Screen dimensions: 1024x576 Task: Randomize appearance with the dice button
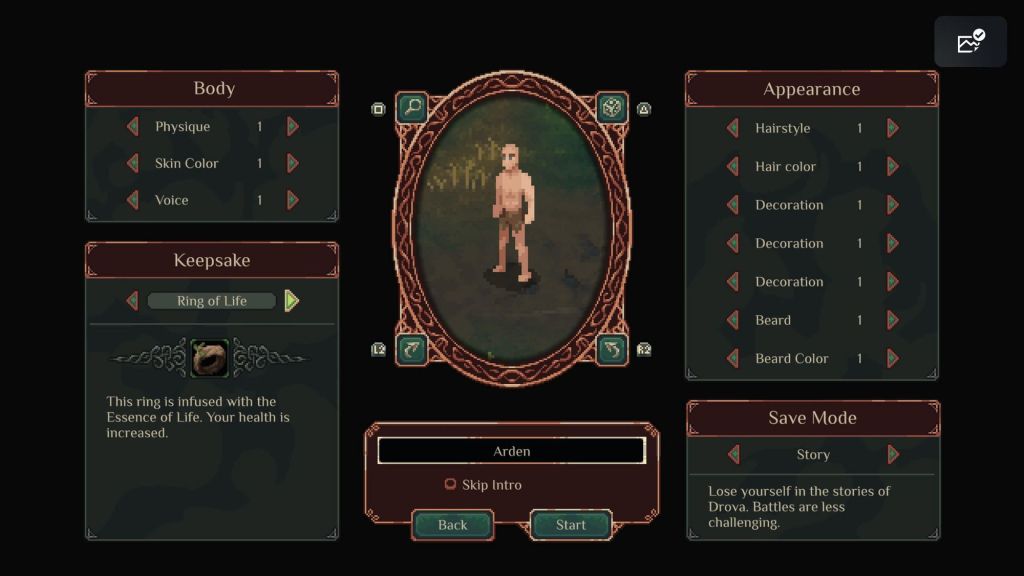(x=612, y=107)
